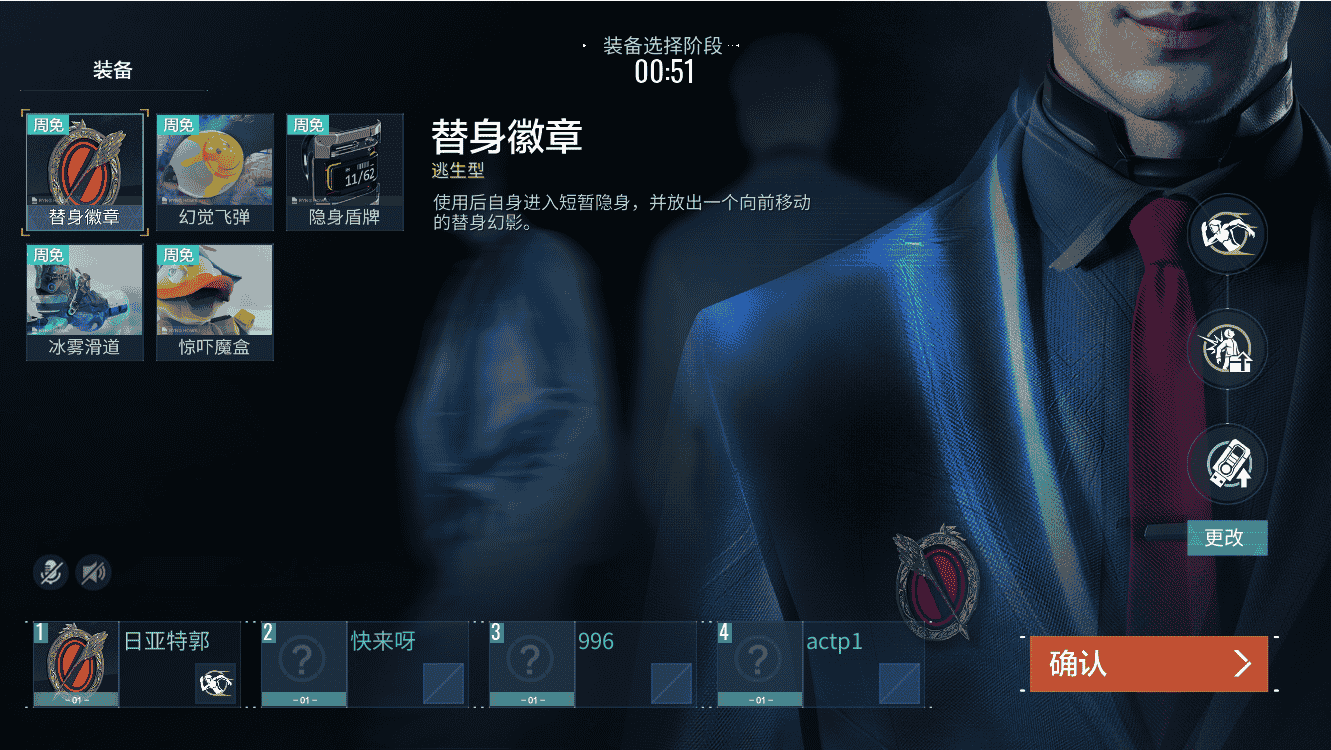Select the 幻觉飞弹 equipment icon
Image resolution: width=1331 pixels, height=750 pixels.
214,170
